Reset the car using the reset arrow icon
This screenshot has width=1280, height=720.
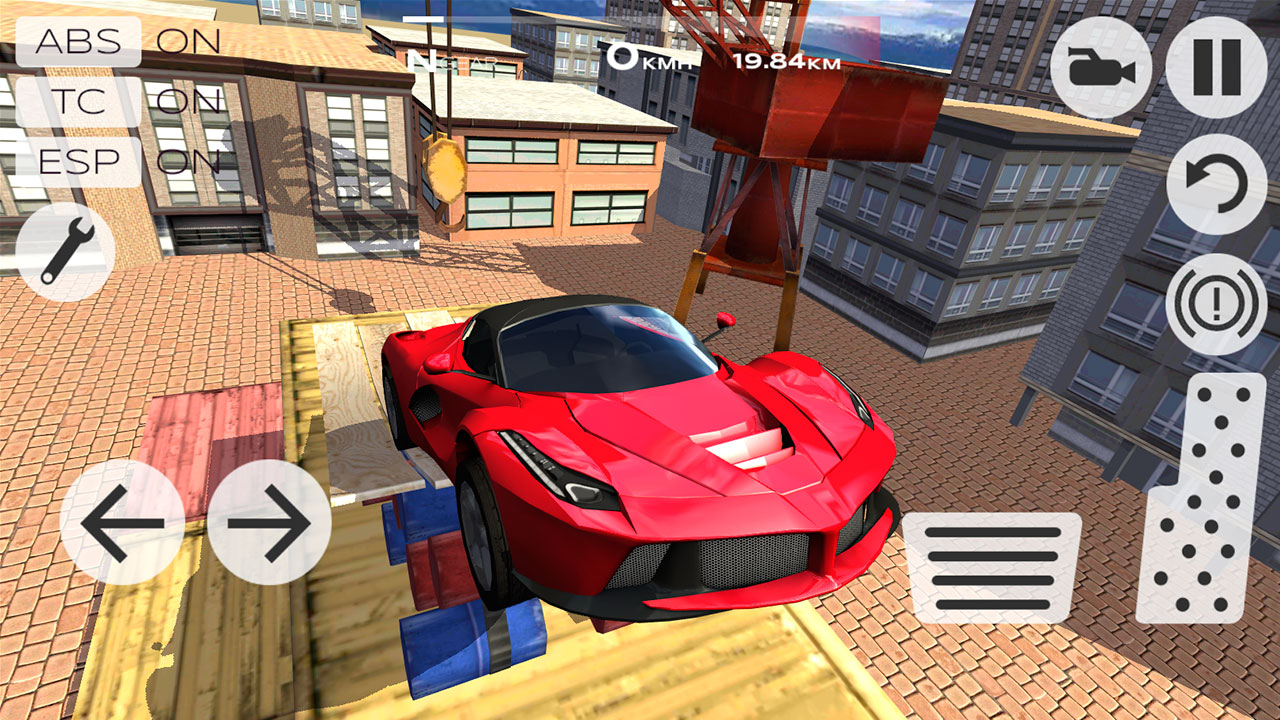point(1218,184)
